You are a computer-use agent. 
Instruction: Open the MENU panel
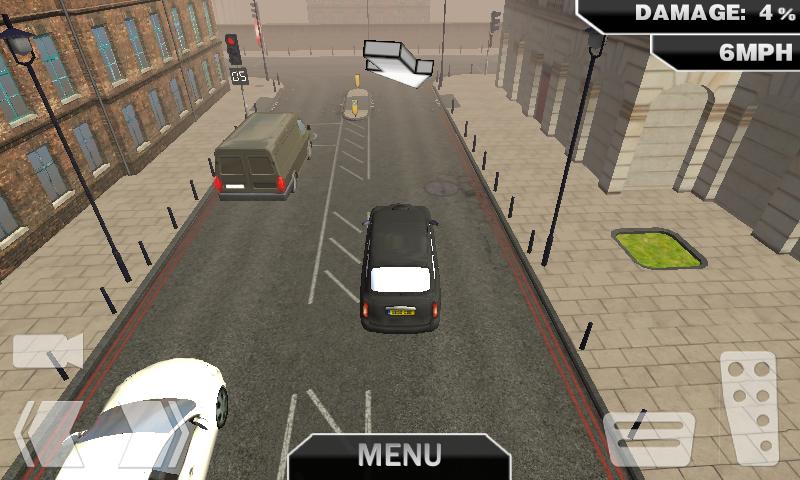point(400,456)
